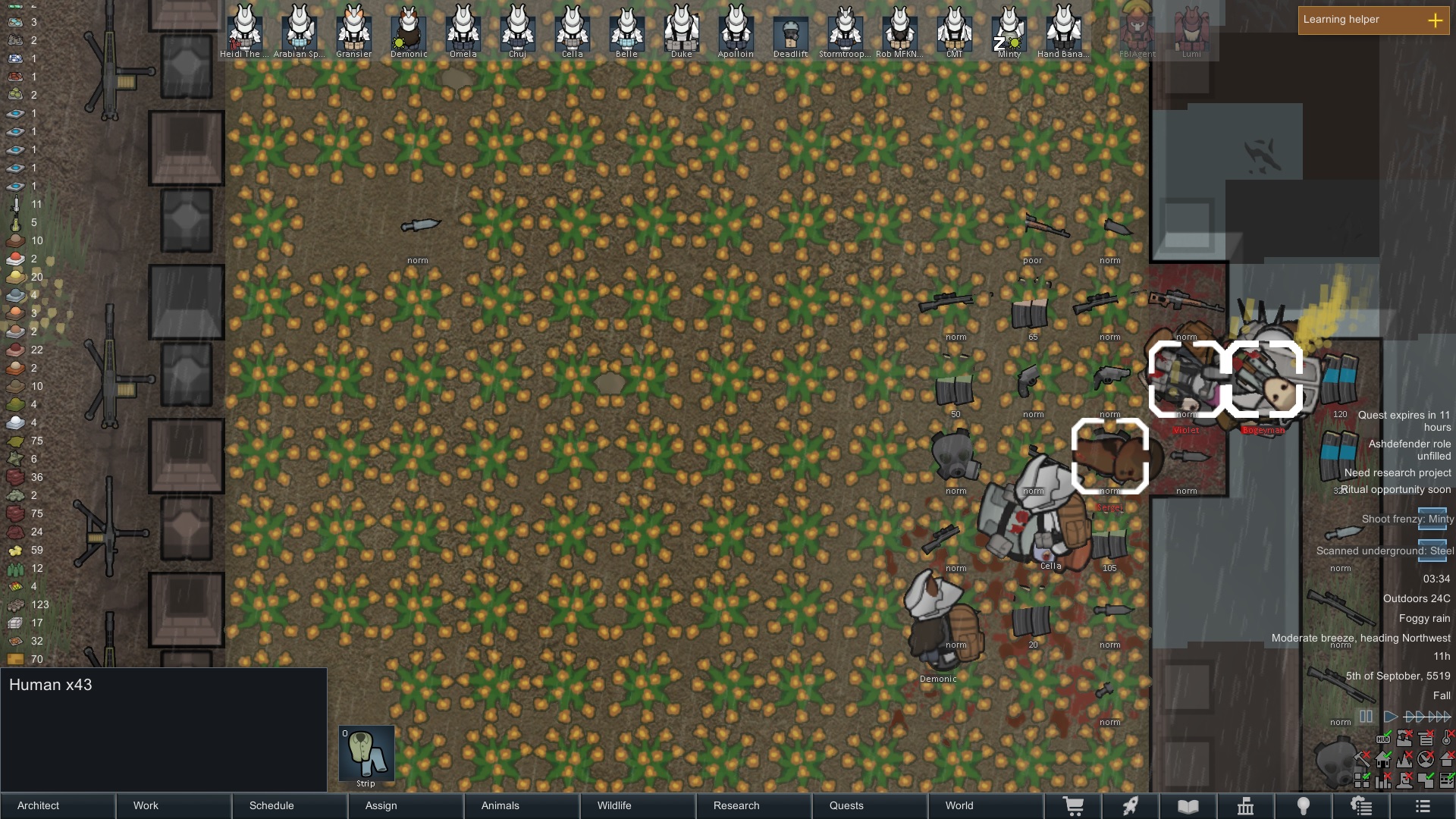Select colonist Minty's portrait
Viewport: 1456px width, 819px height.
click(1009, 32)
